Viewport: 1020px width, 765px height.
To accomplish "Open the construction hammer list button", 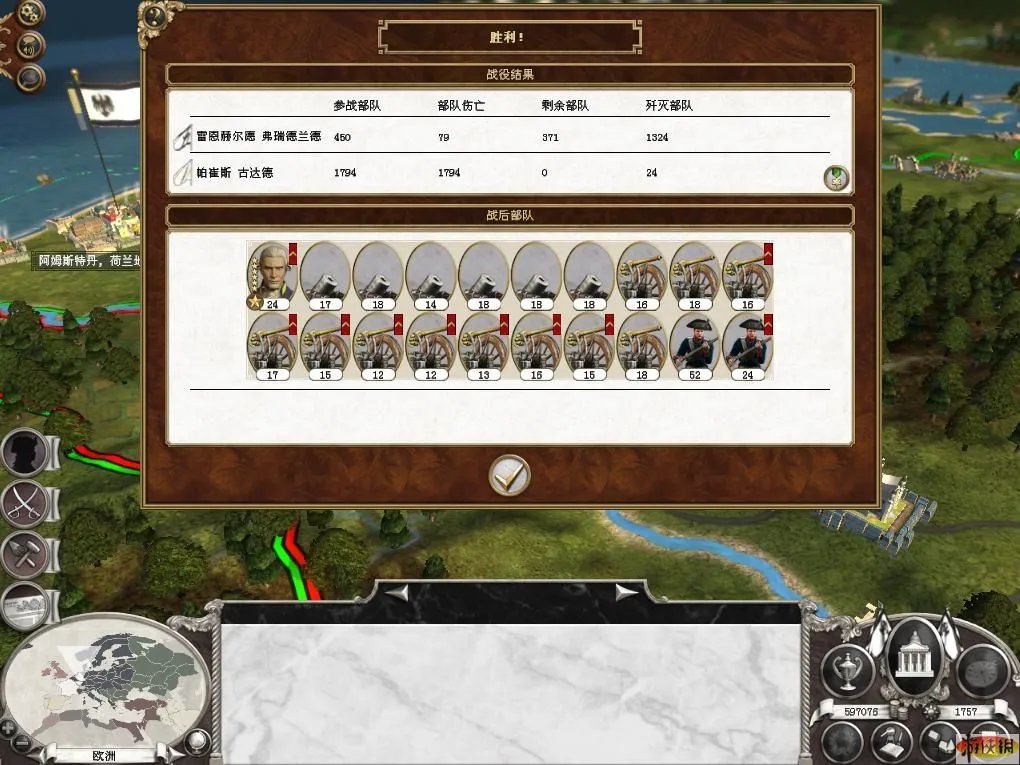I will [x=26, y=553].
